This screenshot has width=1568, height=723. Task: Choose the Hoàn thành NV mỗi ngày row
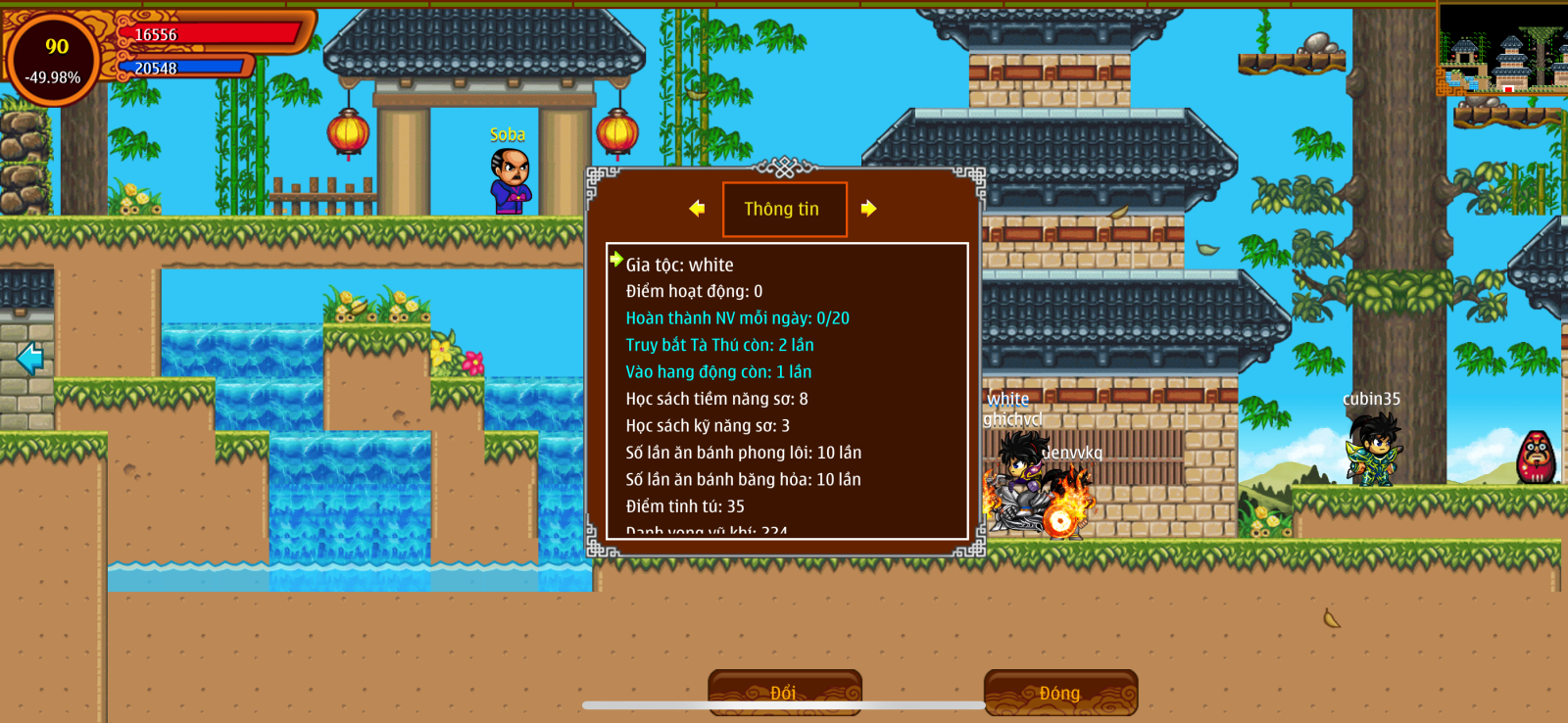(x=737, y=318)
